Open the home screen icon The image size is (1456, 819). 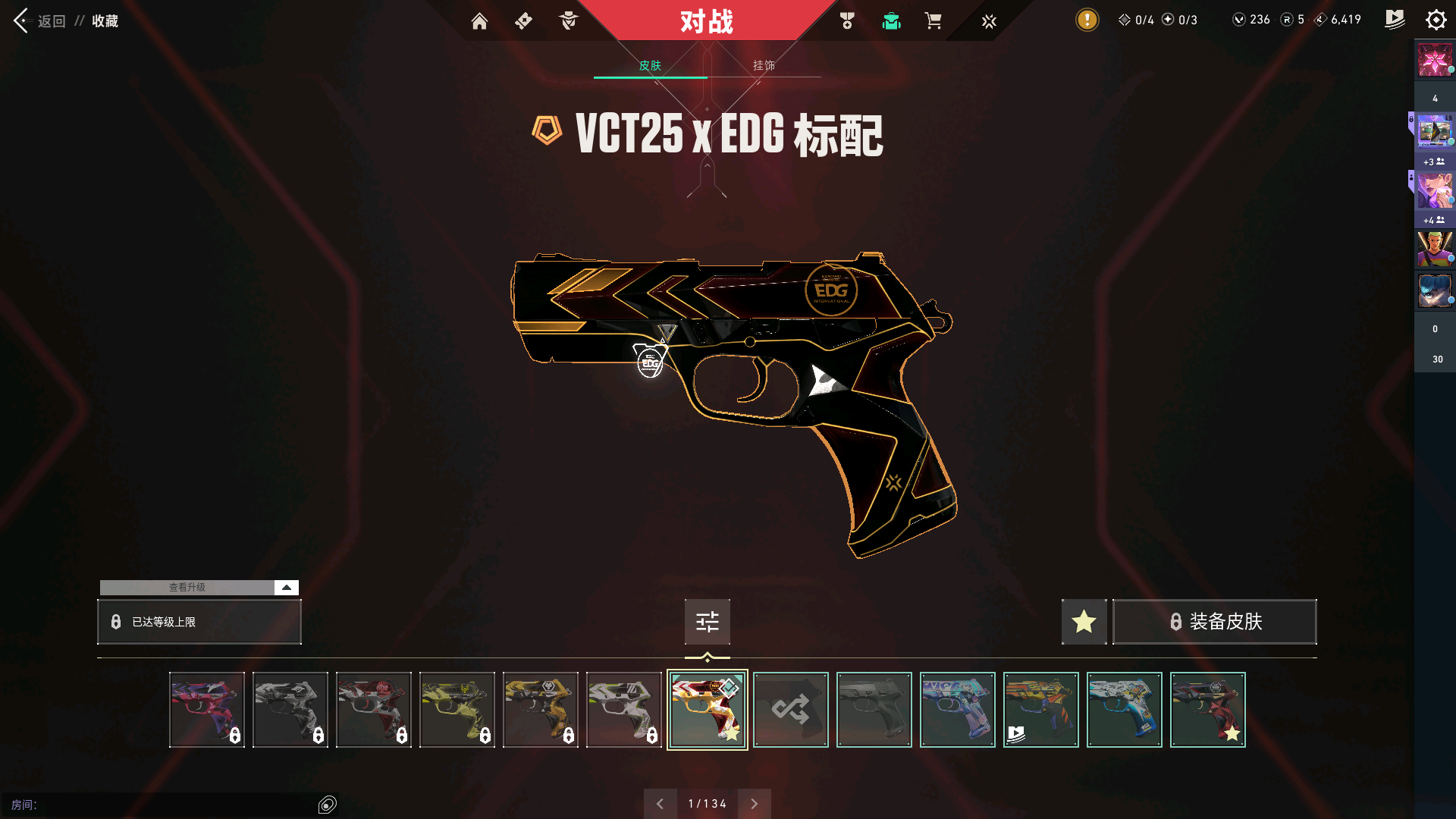click(x=479, y=21)
